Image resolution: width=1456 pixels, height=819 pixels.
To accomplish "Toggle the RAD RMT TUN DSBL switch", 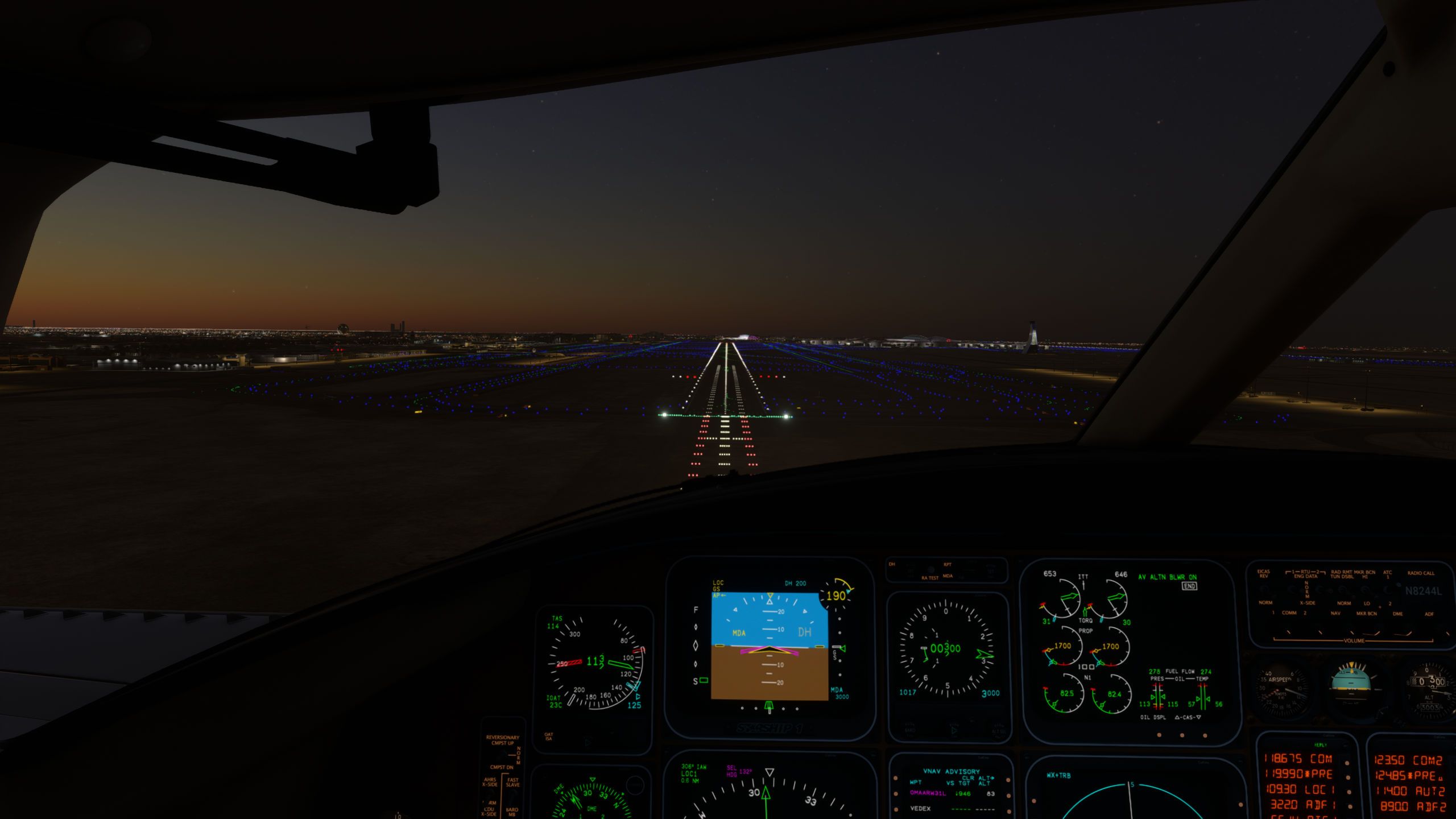I will click(1343, 589).
